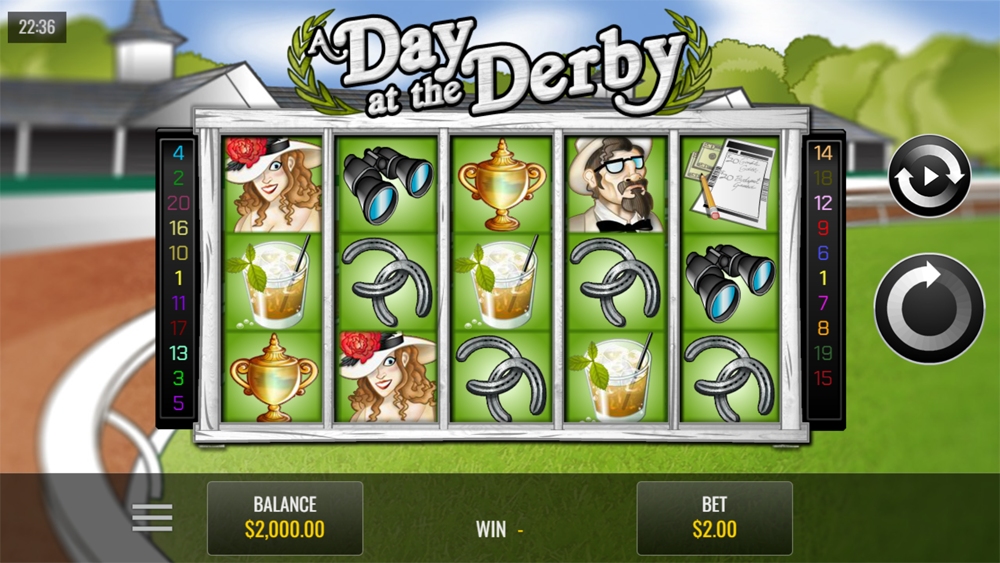Screen dimensions: 1000x563
Task: Choose payline number 16
Action: coord(179,228)
